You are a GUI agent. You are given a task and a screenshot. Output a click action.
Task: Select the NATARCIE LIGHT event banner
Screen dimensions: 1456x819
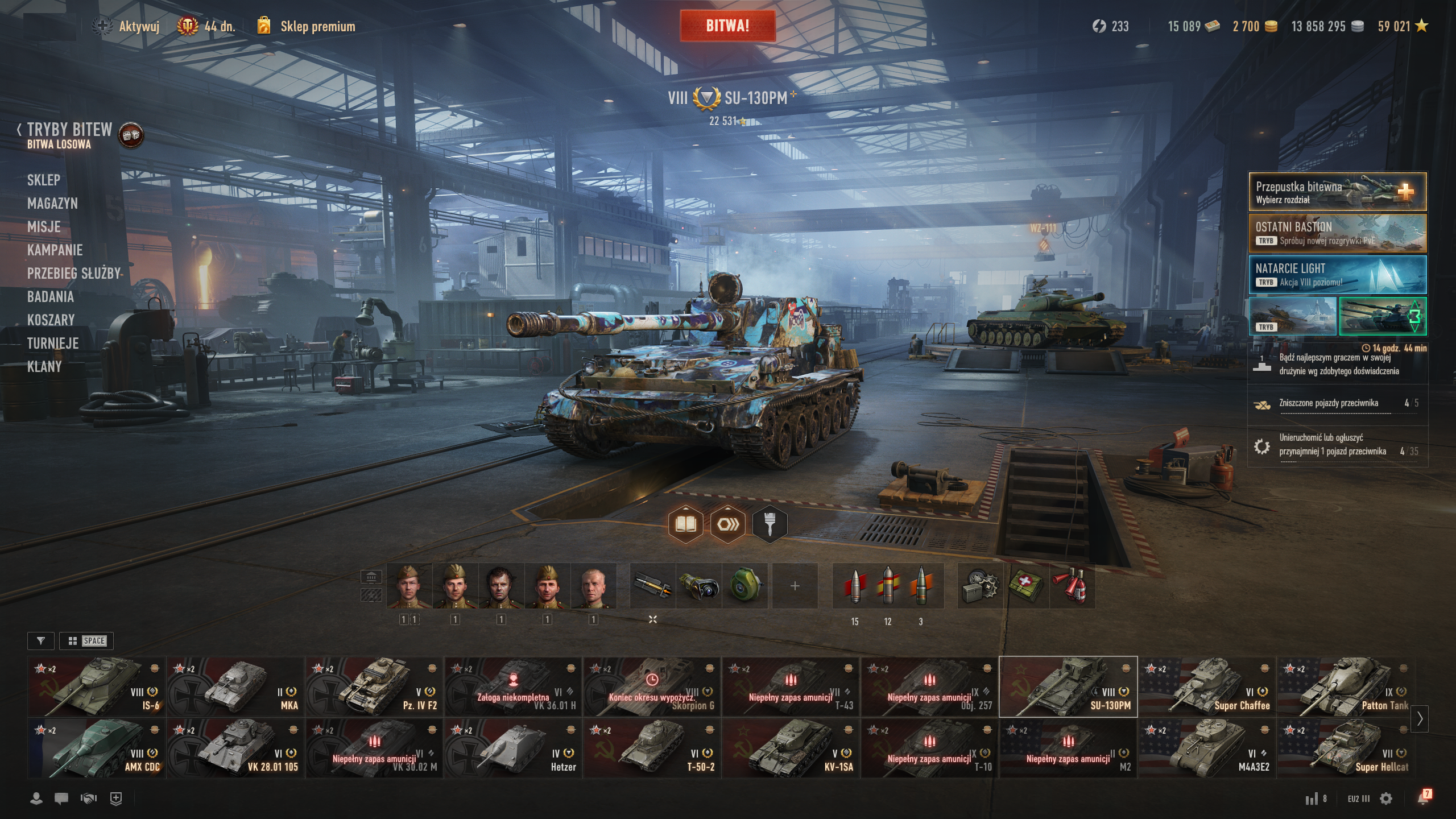pyautogui.click(x=1337, y=275)
